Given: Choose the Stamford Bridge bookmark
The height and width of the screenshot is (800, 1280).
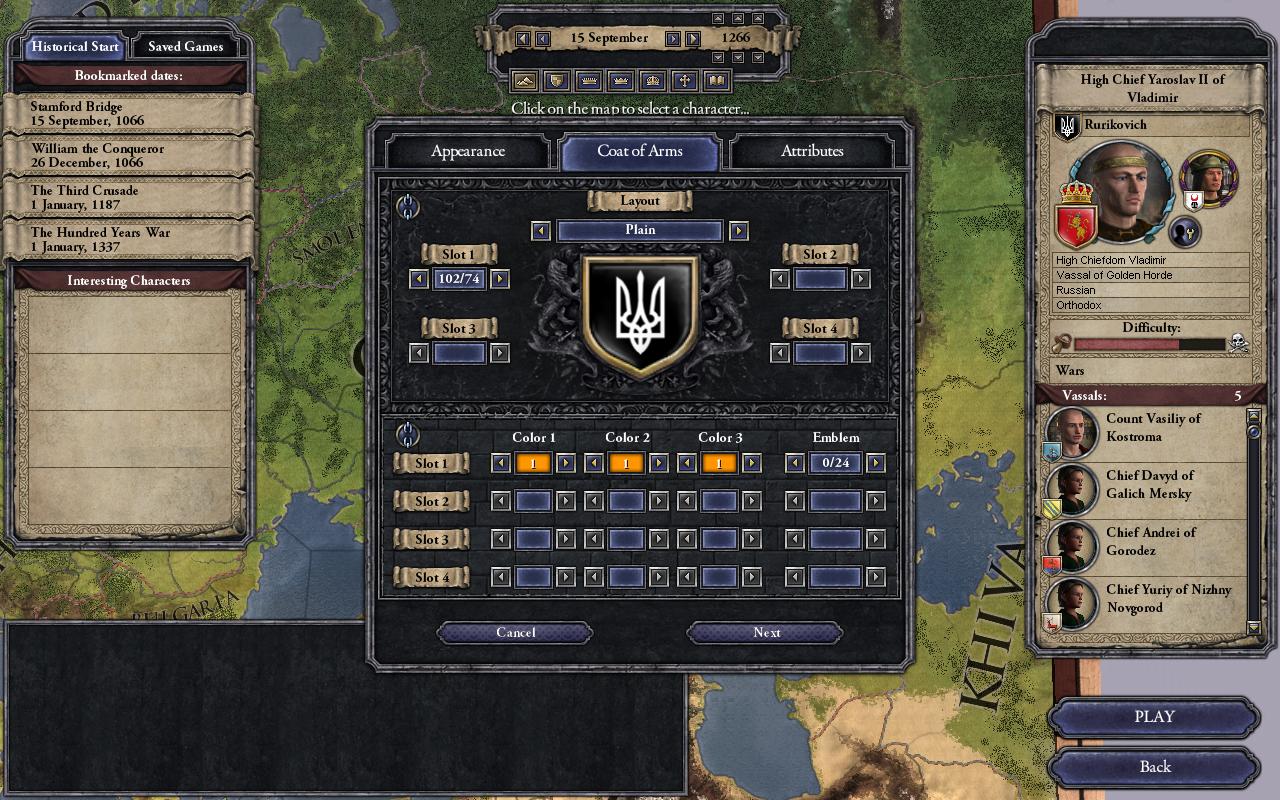Looking at the screenshot, I should pos(128,114).
